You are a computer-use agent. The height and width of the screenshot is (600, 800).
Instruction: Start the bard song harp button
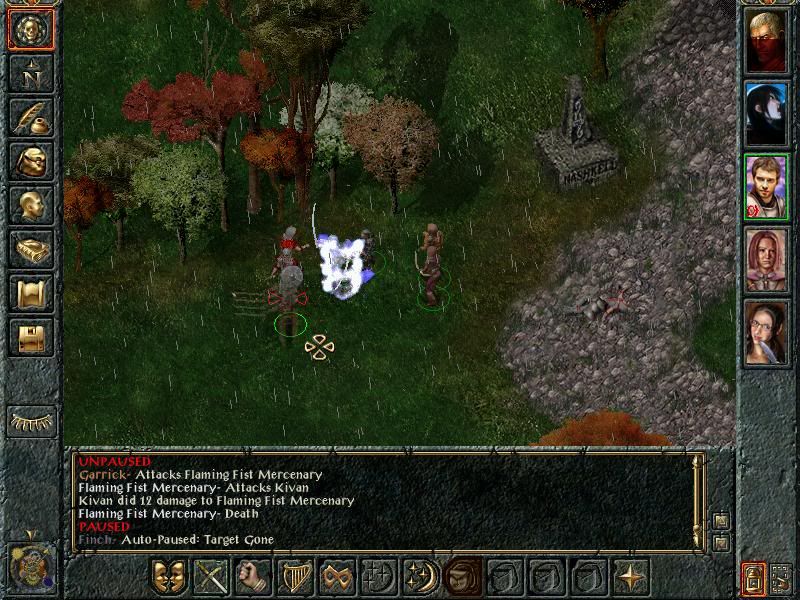click(x=295, y=577)
